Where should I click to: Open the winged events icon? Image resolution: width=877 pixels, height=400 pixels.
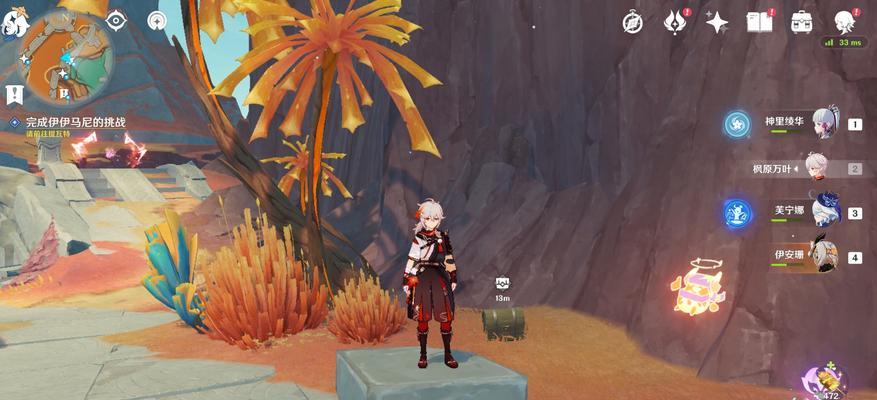675,22
